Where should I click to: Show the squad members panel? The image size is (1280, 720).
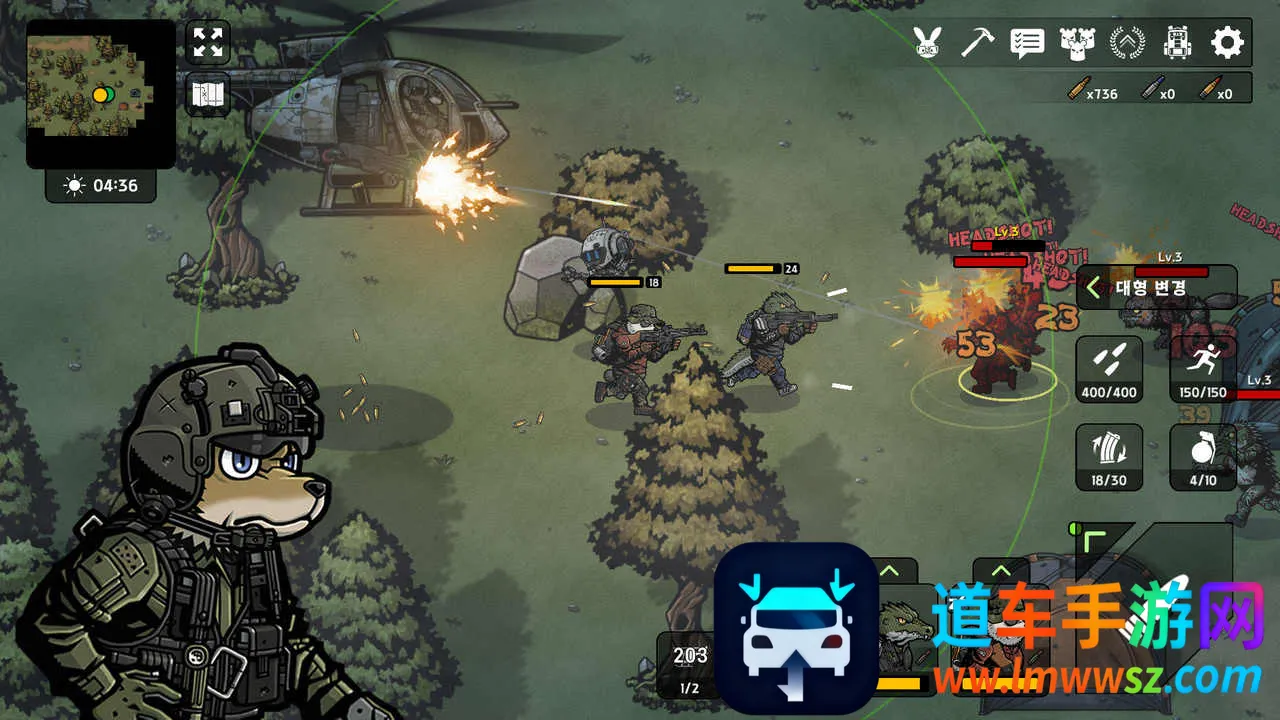pyautogui.click(x=1076, y=42)
